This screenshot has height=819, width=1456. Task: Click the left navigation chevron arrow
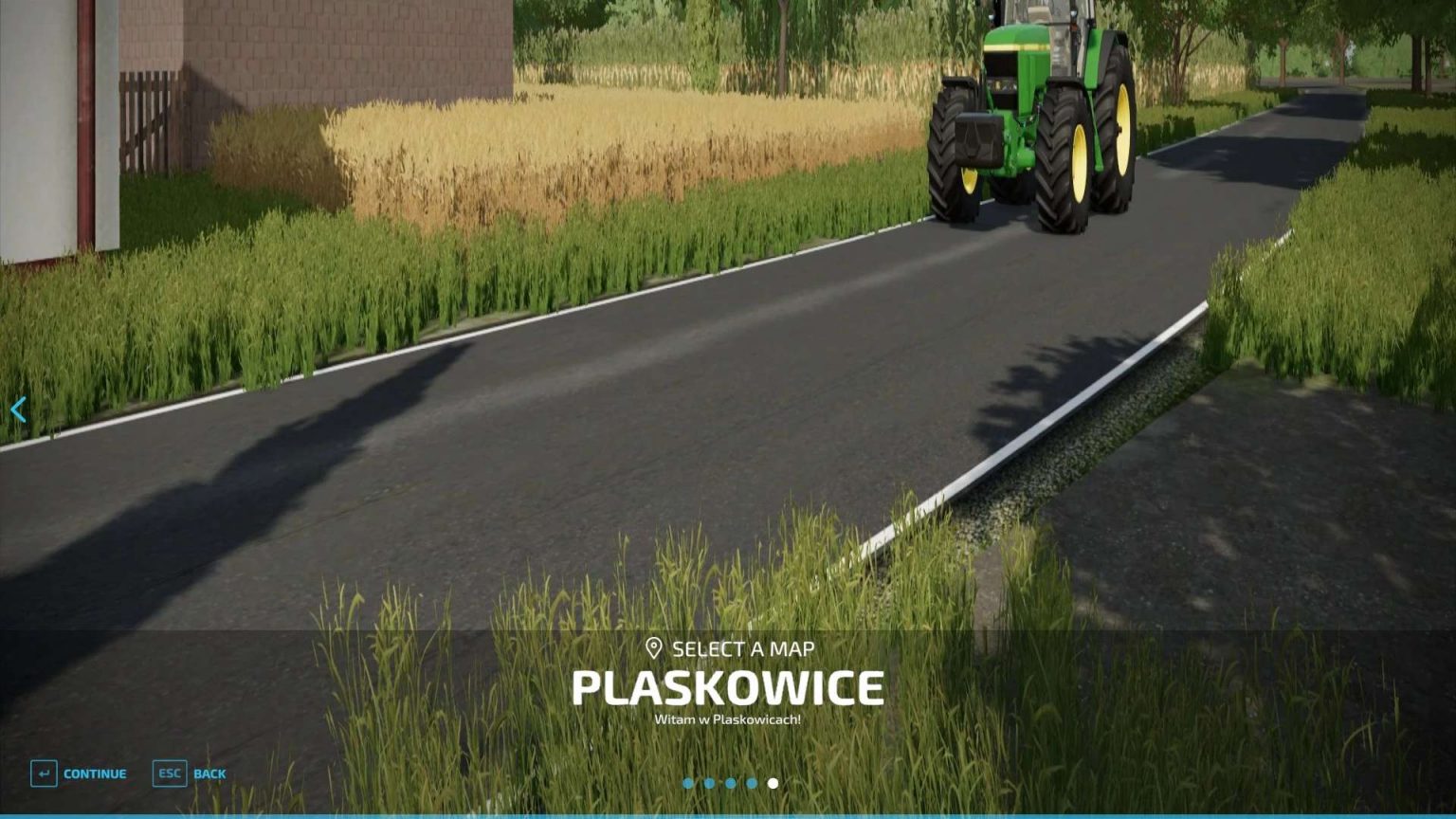[x=17, y=409]
